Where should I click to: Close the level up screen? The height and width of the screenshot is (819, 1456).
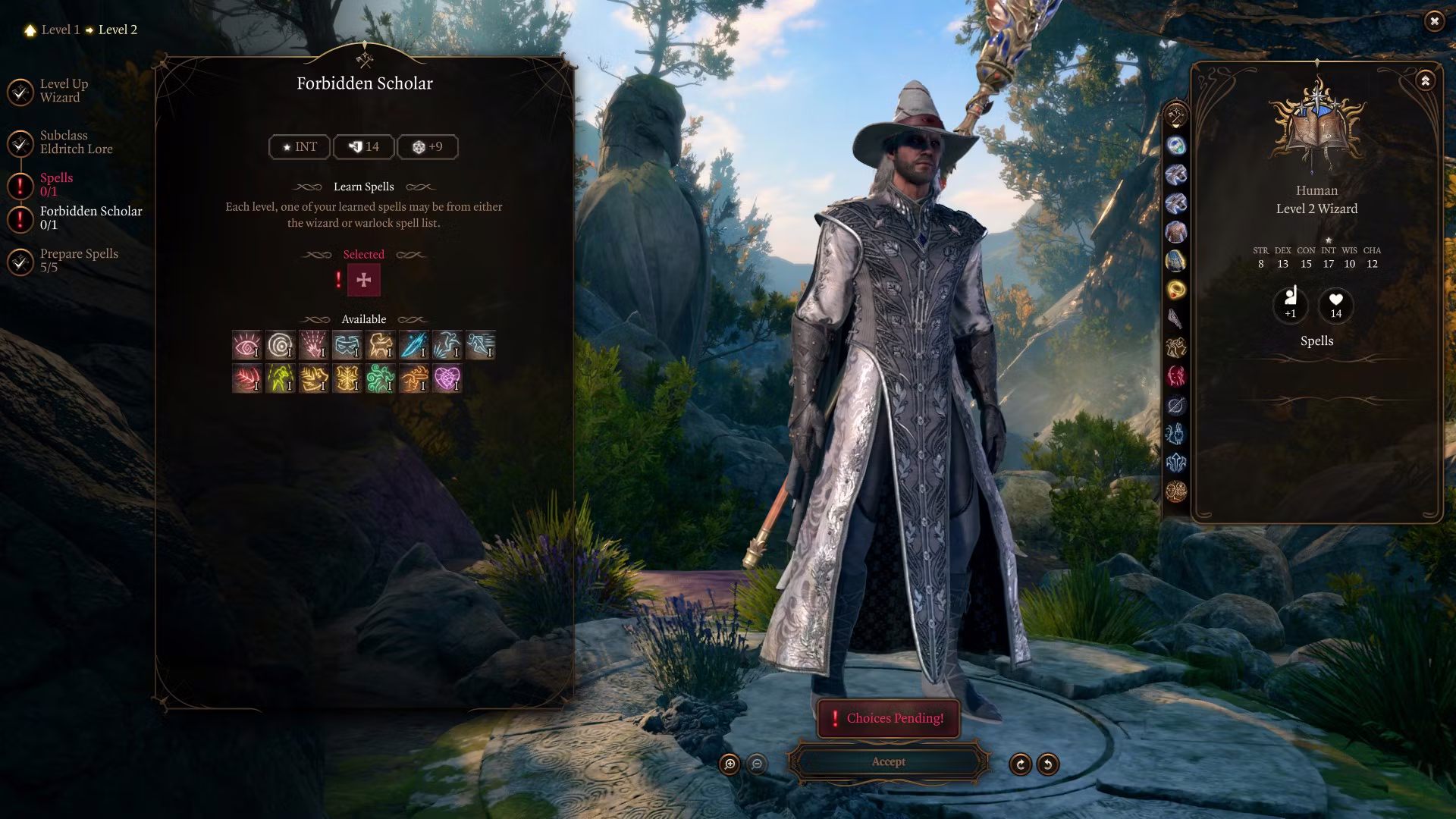(x=1434, y=21)
